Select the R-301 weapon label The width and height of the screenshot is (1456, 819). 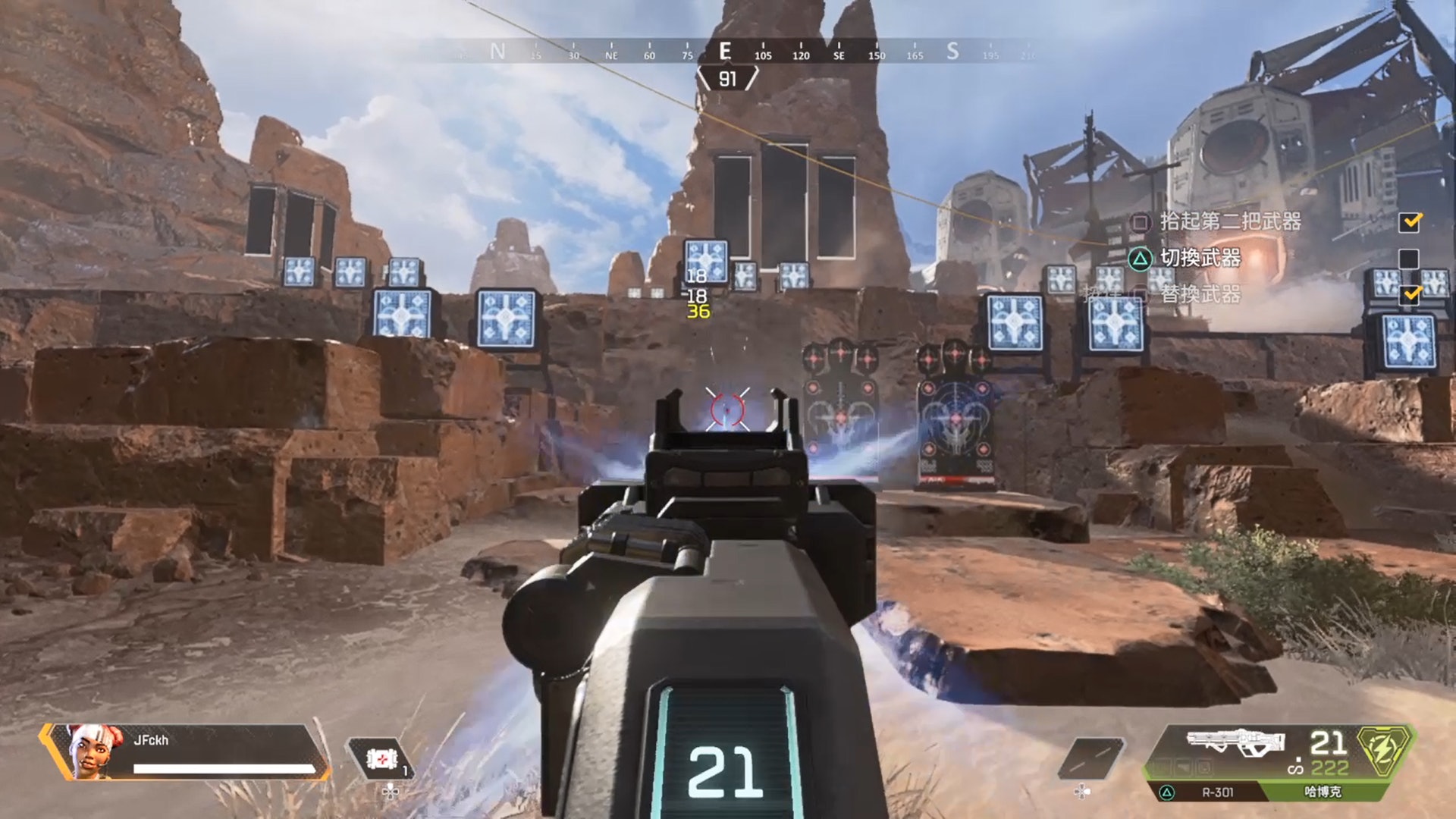click(1217, 792)
